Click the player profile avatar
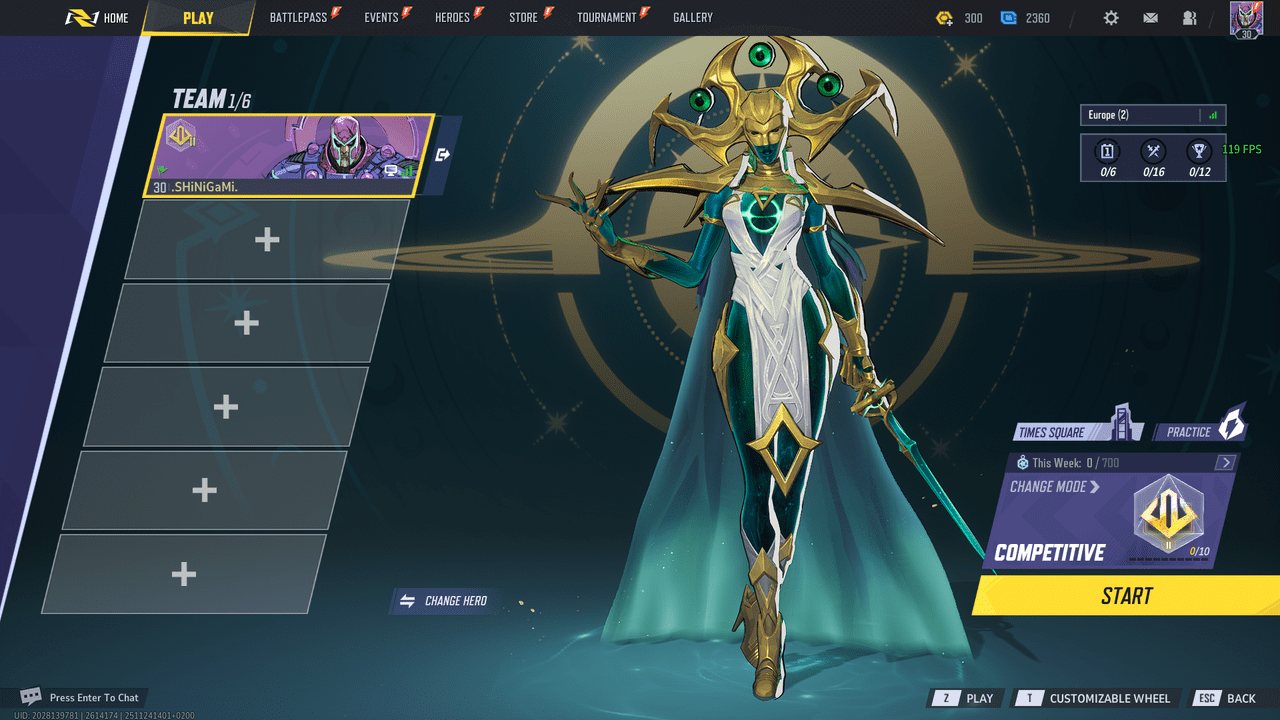Screen dimensions: 1280x720 tap(1246, 19)
